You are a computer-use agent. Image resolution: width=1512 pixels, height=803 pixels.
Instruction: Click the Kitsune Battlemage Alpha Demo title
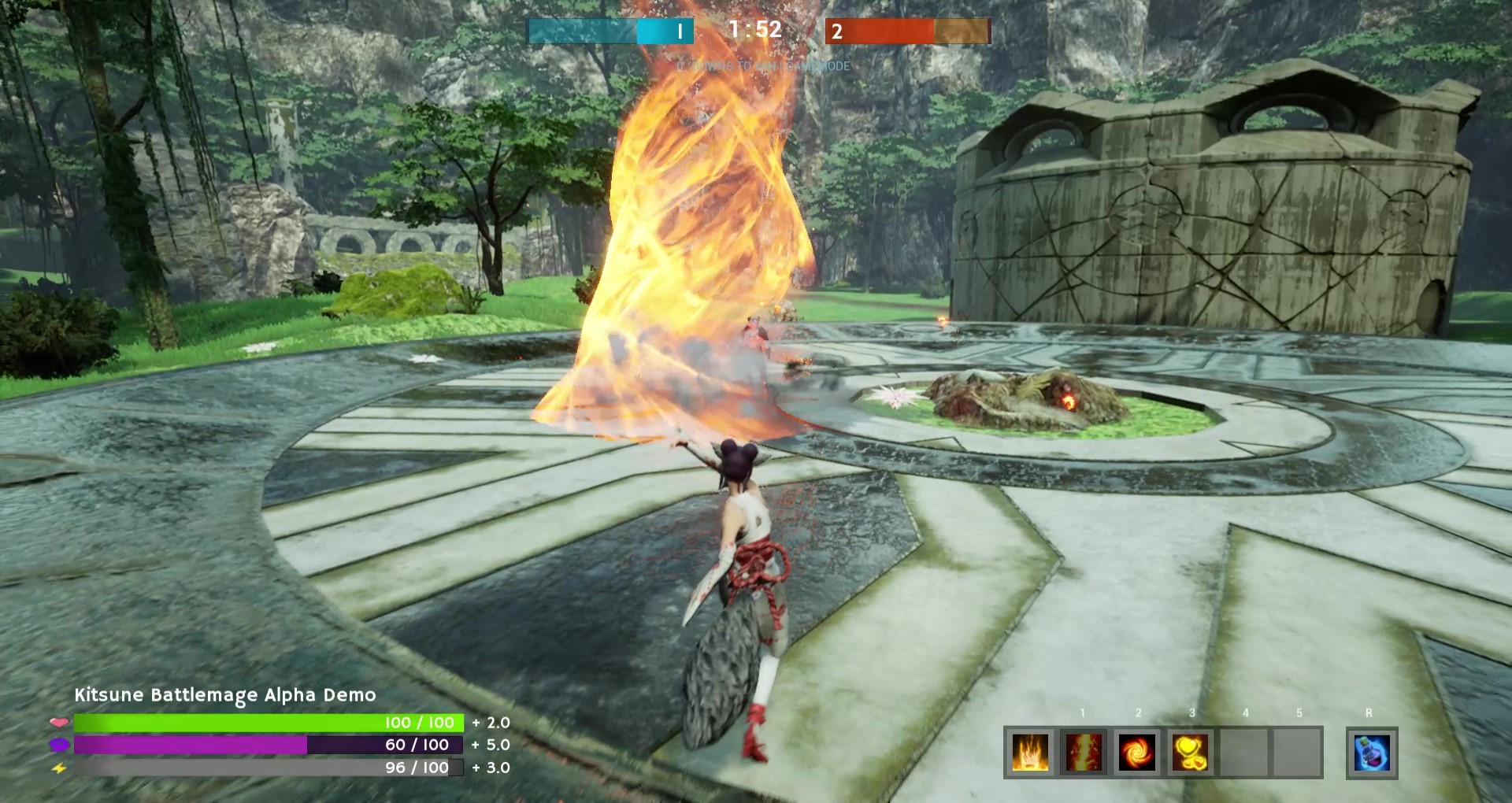pos(226,695)
